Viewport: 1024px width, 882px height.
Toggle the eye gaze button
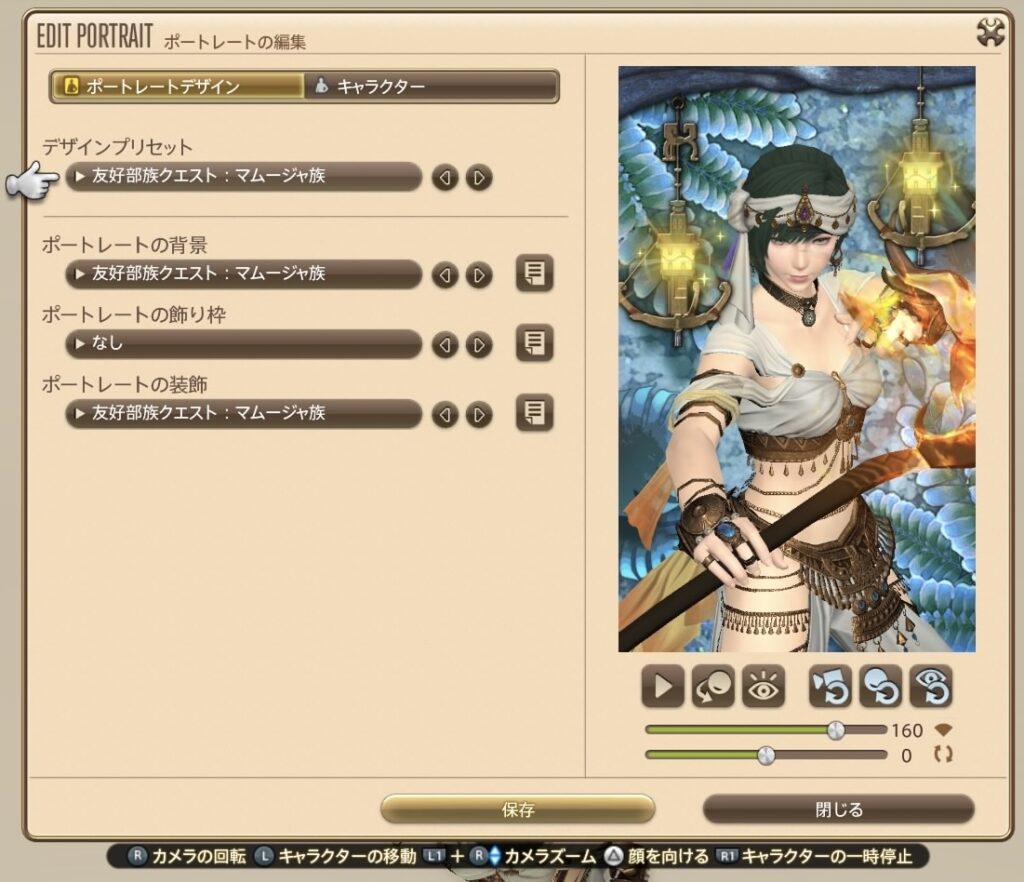click(763, 687)
